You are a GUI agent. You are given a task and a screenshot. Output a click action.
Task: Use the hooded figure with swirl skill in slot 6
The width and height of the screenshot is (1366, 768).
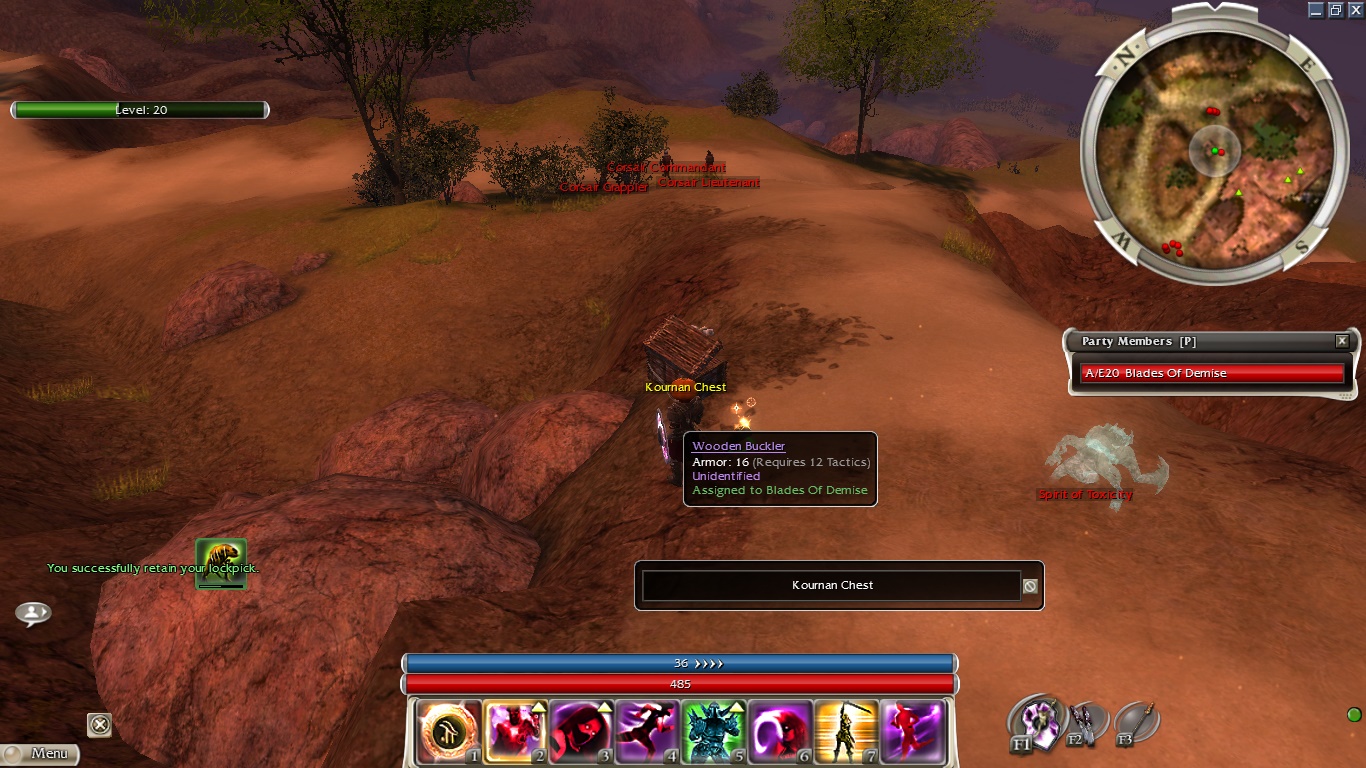pyautogui.click(x=779, y=731)
